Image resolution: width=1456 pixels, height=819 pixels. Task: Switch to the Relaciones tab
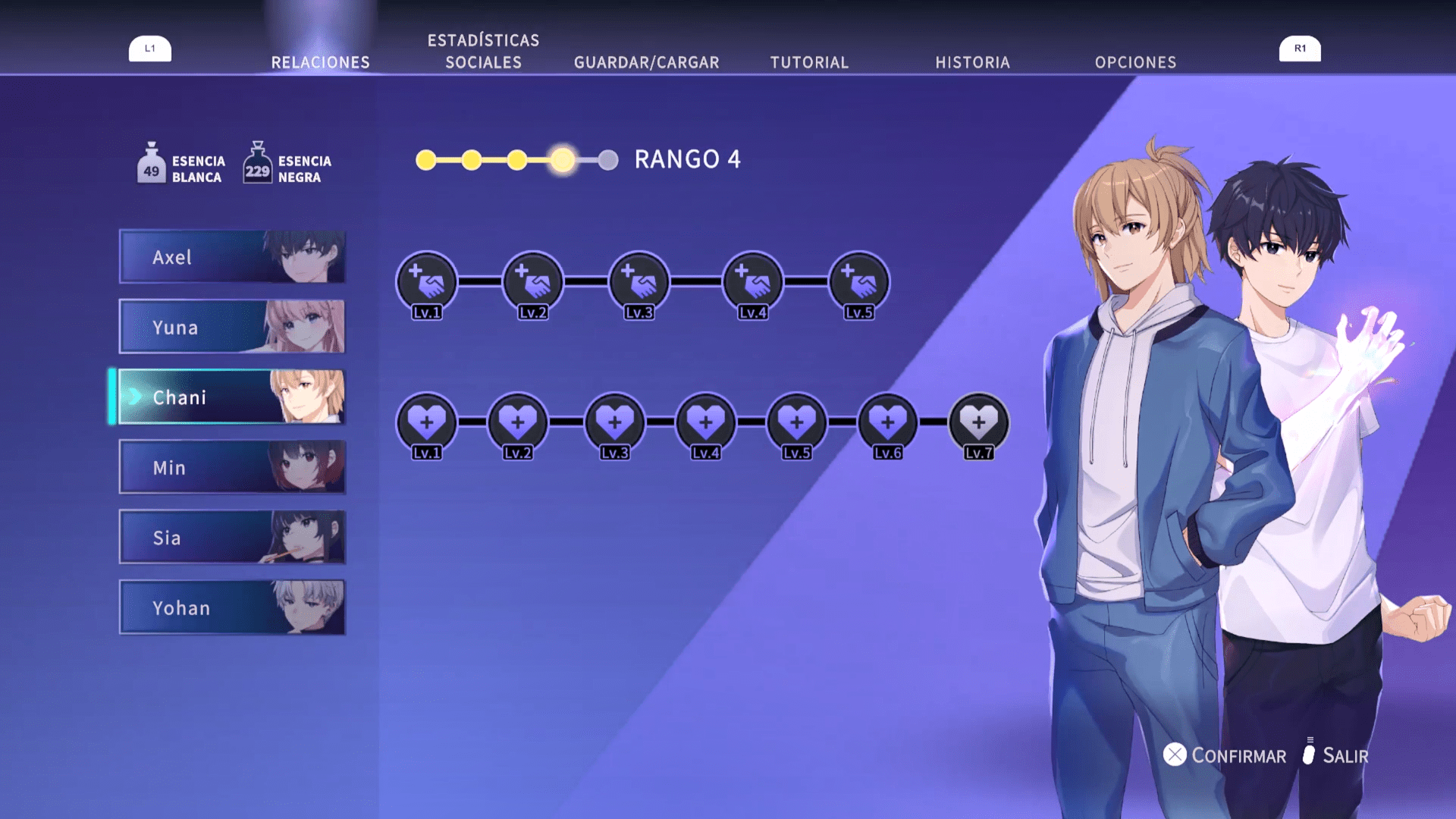tap(320, 62)
